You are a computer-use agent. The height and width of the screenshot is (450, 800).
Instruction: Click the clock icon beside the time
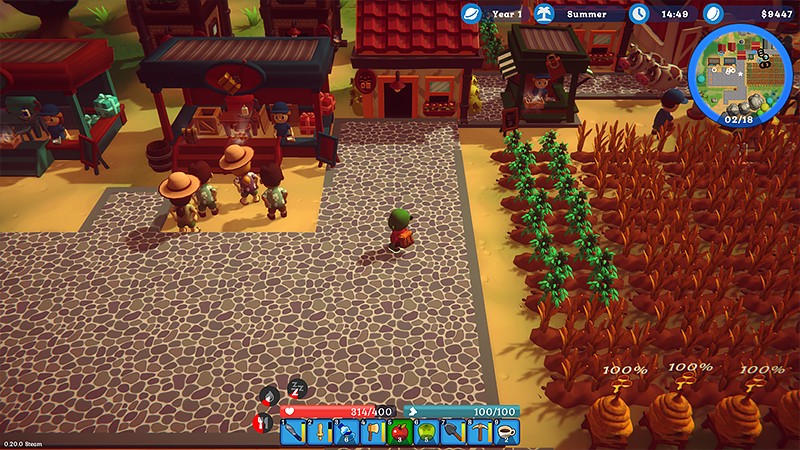[x=640, y=14]
